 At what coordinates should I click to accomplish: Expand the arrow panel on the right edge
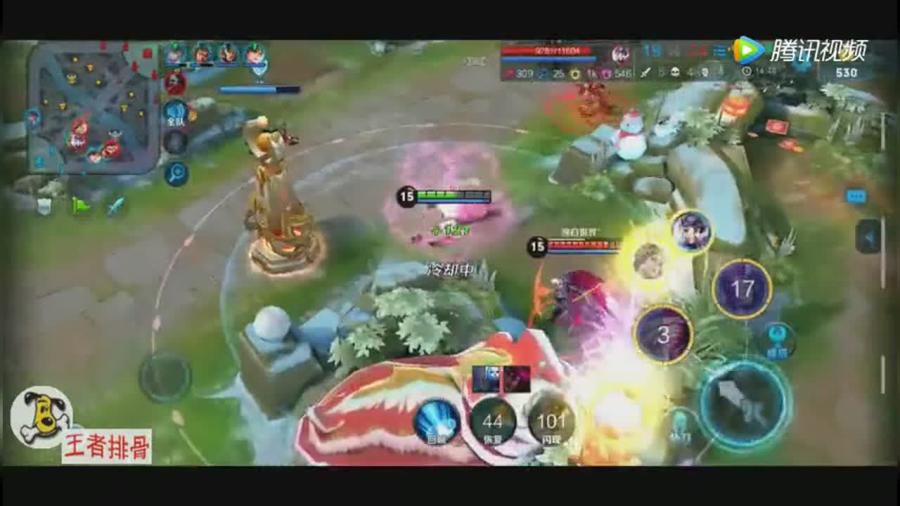[x=868, y=237]
